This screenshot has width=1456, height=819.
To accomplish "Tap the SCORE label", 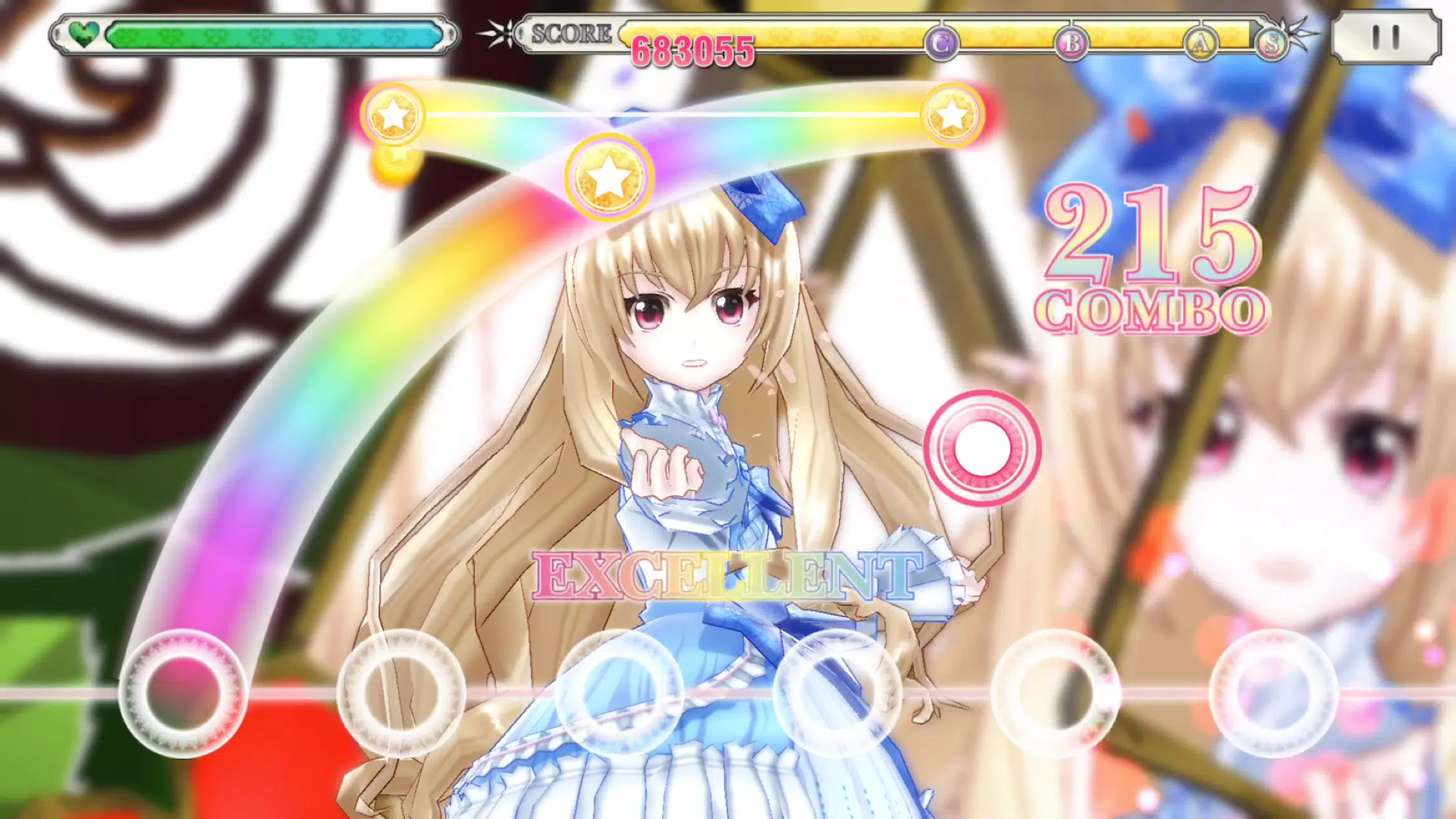I will click(x=572, y=31).
